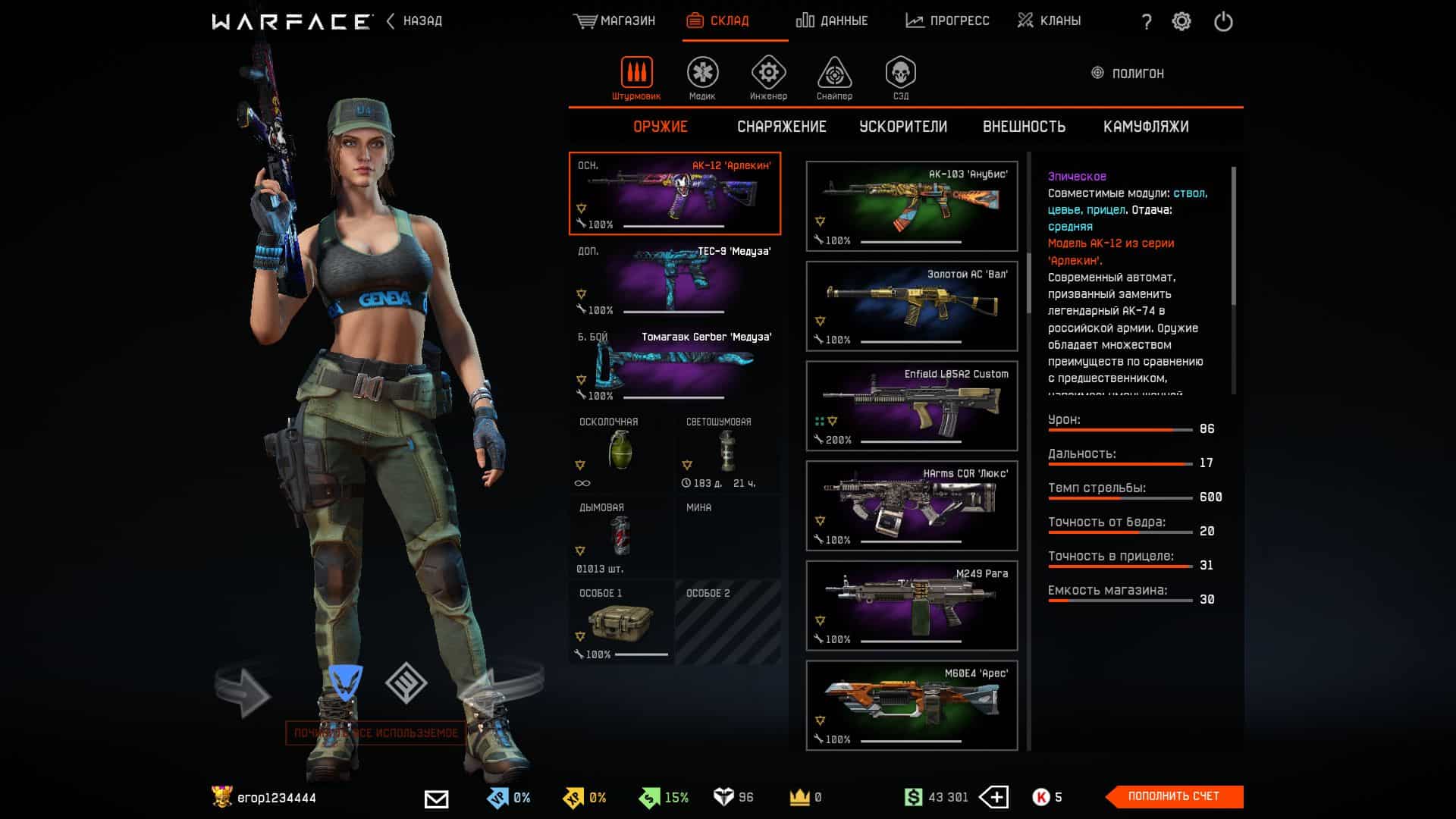This screenshot has height=819, width=1456.
Task: Open the Прогресс menu
Action: (947, 21)
